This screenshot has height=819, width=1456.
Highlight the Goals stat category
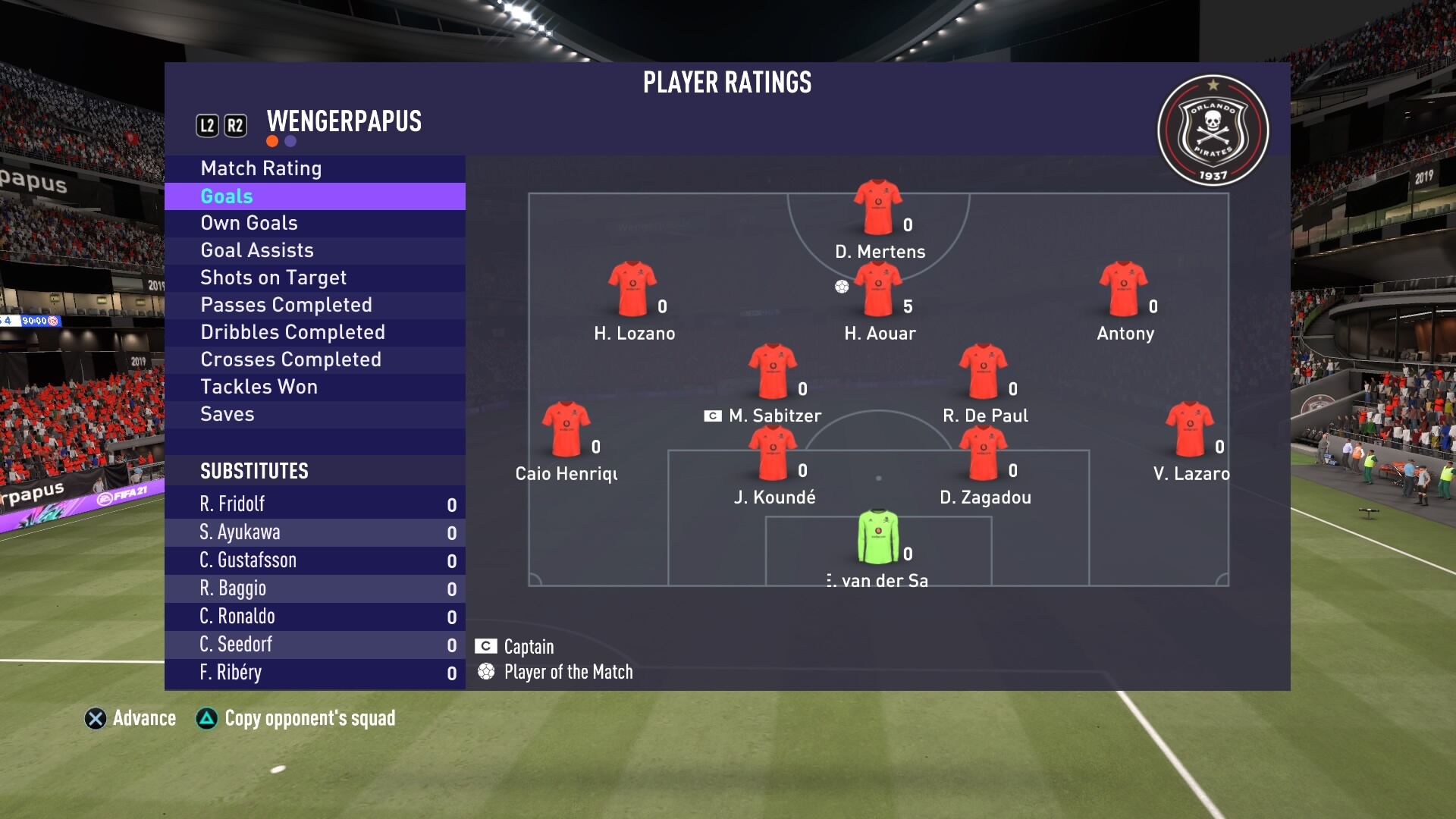pyautogui.click(x=227, y=196)
